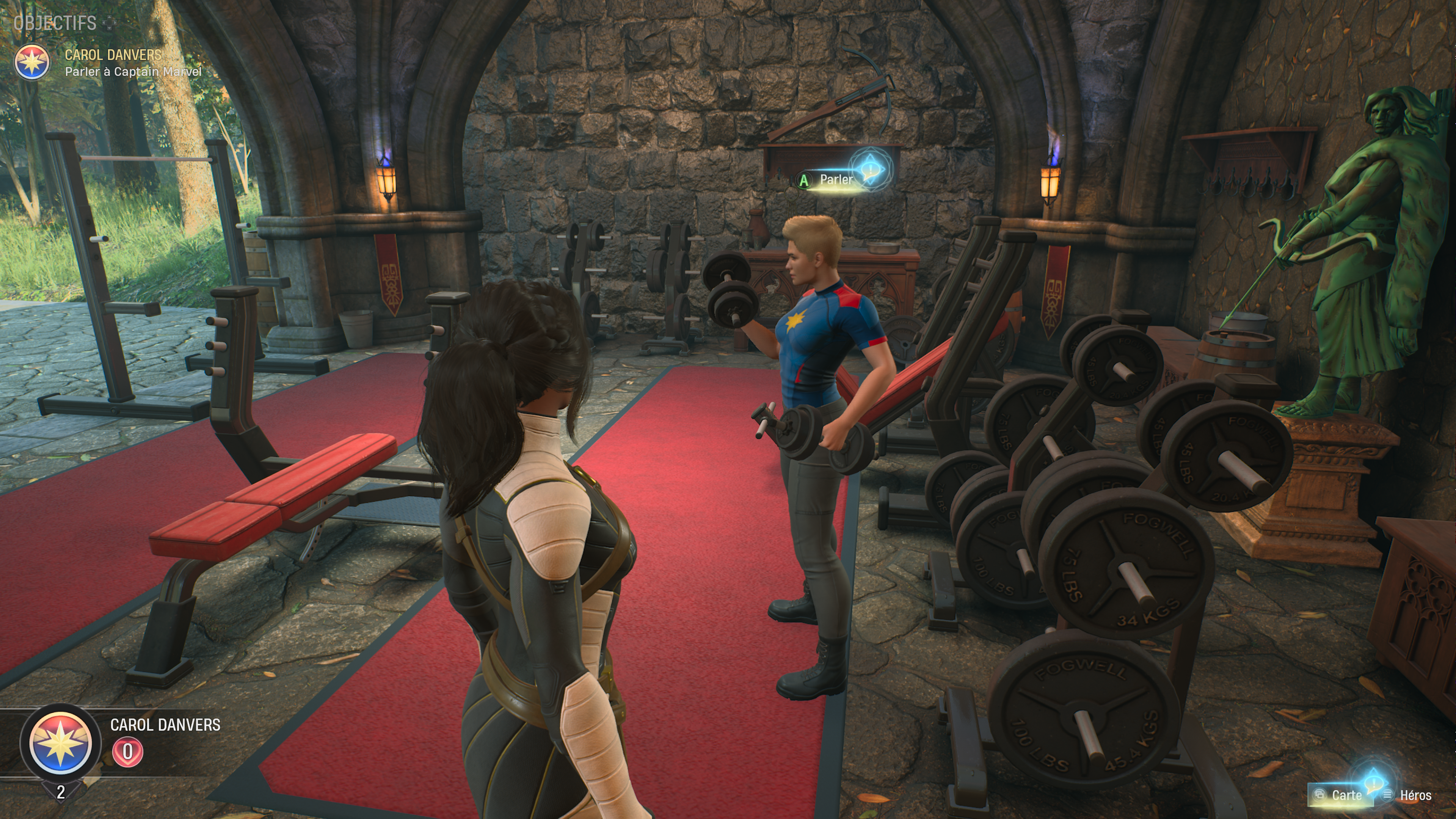Click the glowing speech bubble talk marker
Screen dimensions: 1456x819
(871, 168)
